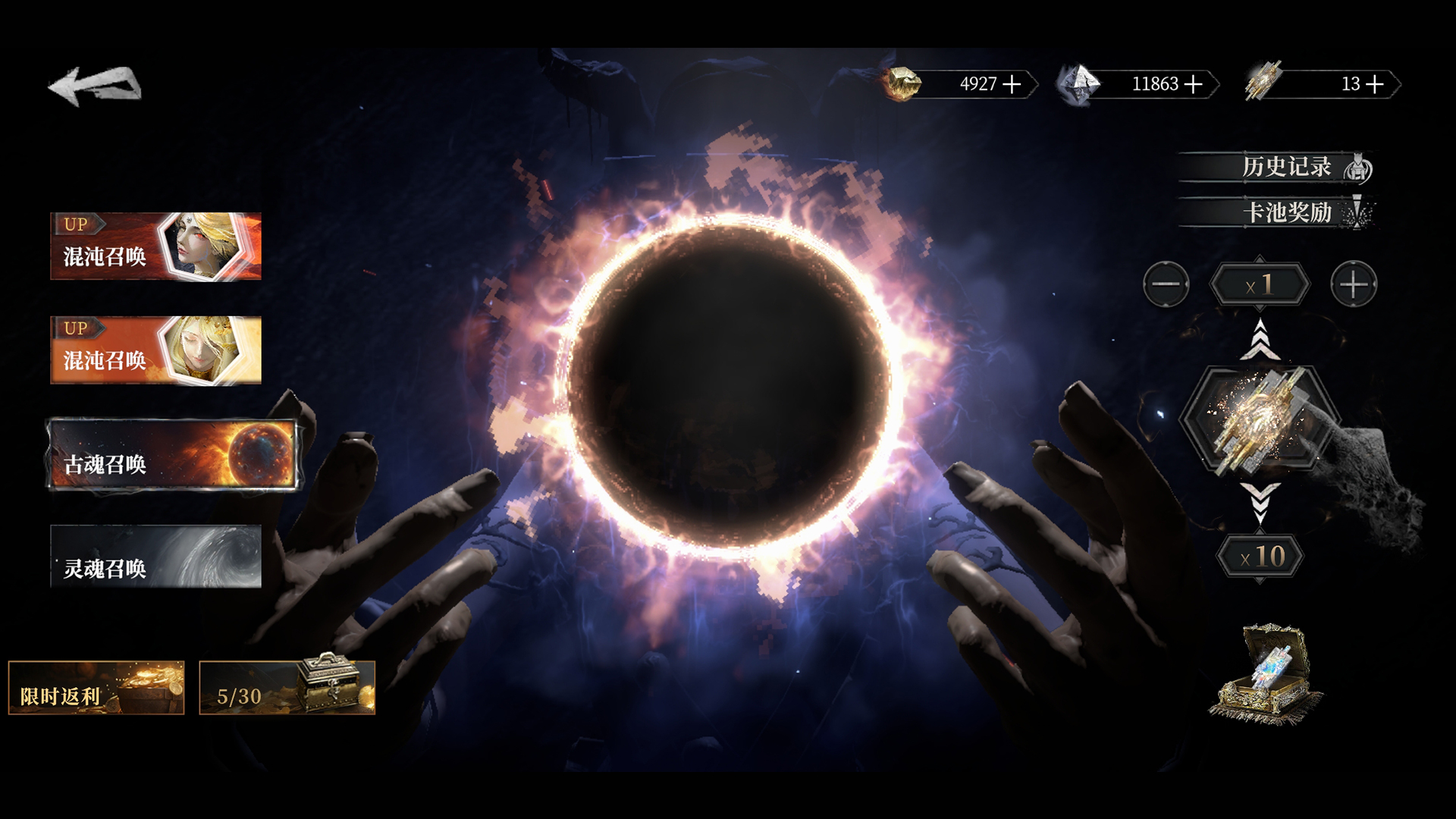Switch to the 灵魂召唤 banner
The image size is (1456, 819).
[x=155, y=557]
